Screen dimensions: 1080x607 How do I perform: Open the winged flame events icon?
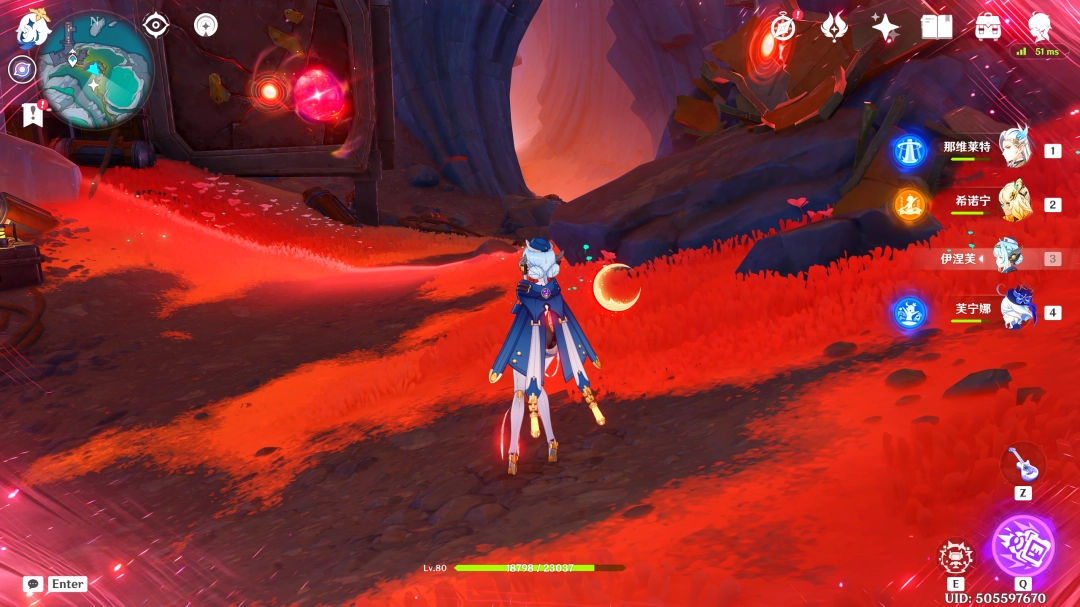coord(834,27)
